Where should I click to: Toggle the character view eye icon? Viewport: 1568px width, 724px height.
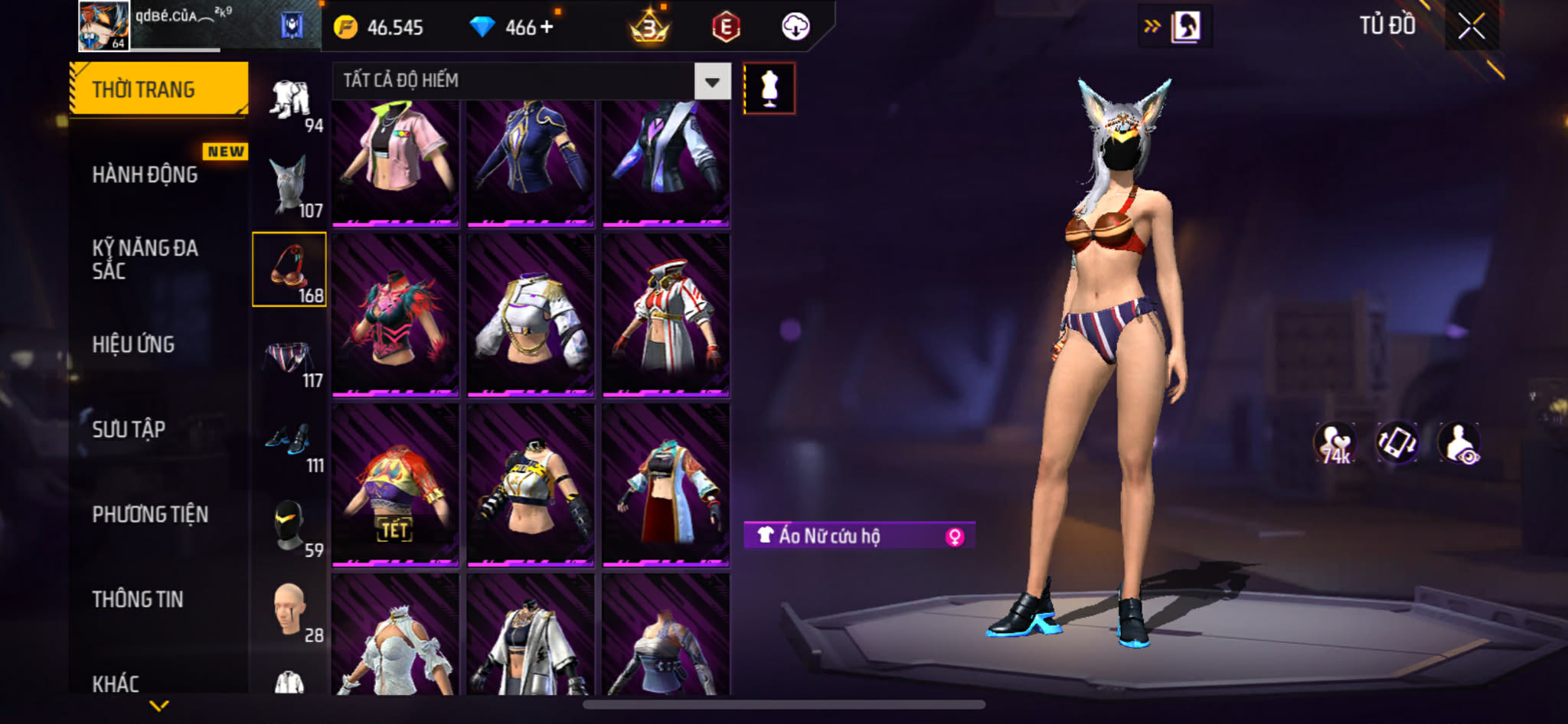coord(1459,443)
